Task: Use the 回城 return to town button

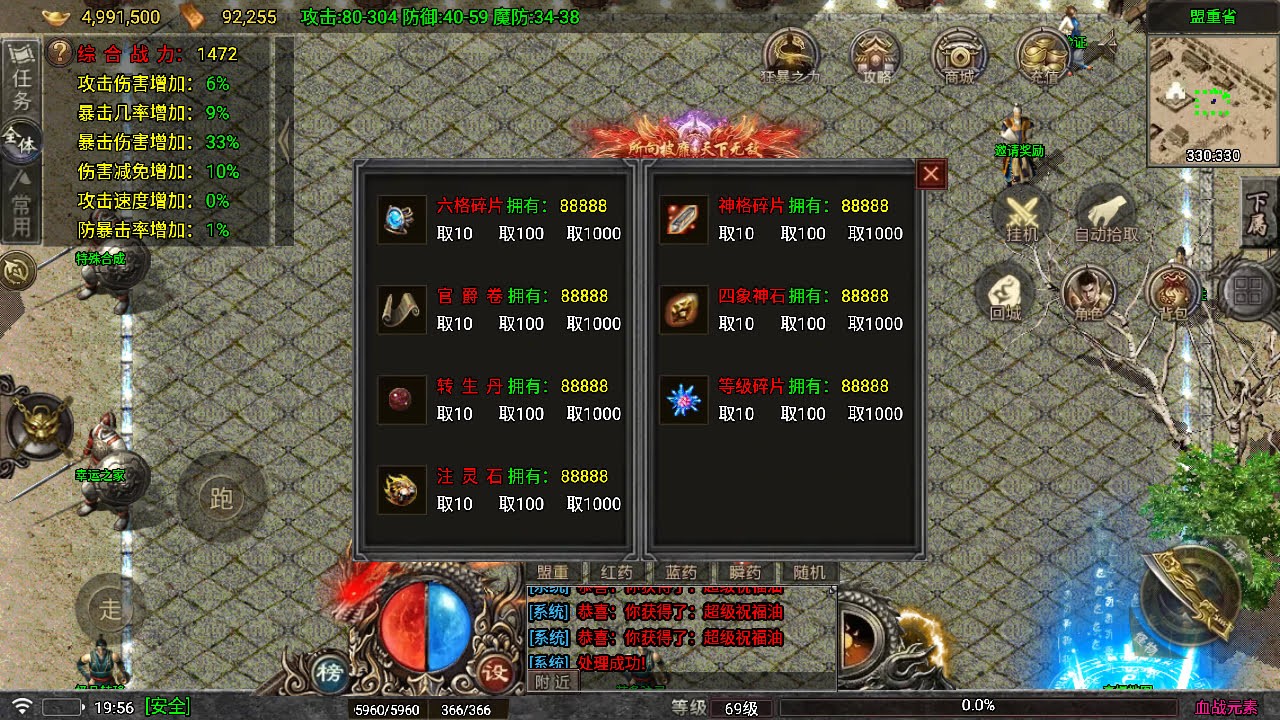Action: coord(1005,295)
